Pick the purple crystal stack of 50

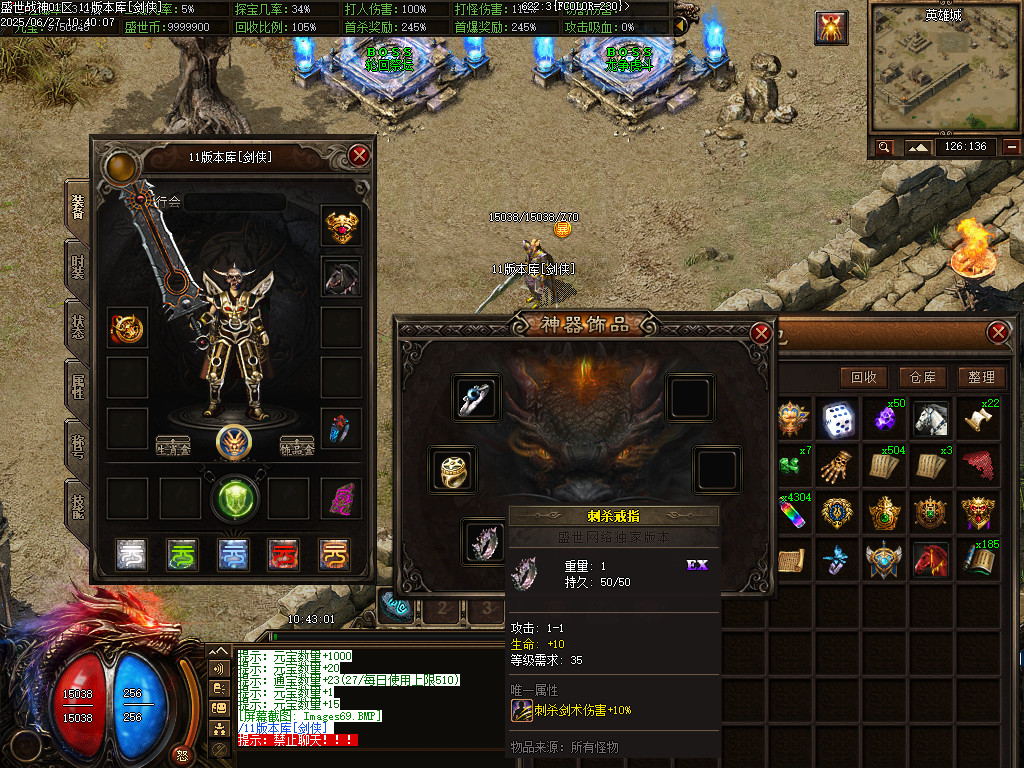(885, 419)
